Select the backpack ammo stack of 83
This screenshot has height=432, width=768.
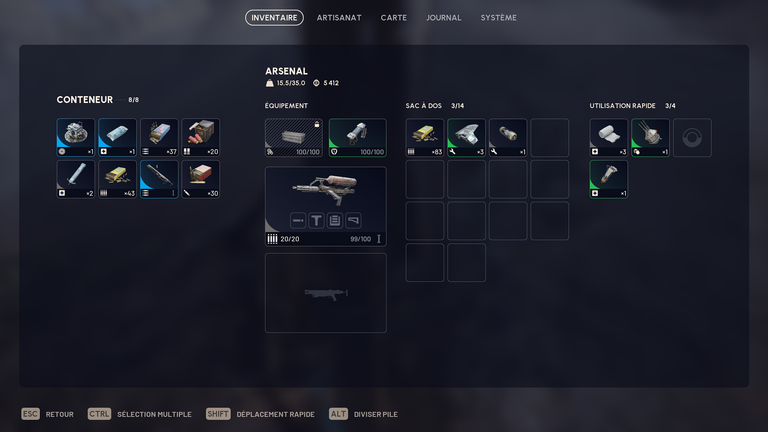click(x=425, y=138)
